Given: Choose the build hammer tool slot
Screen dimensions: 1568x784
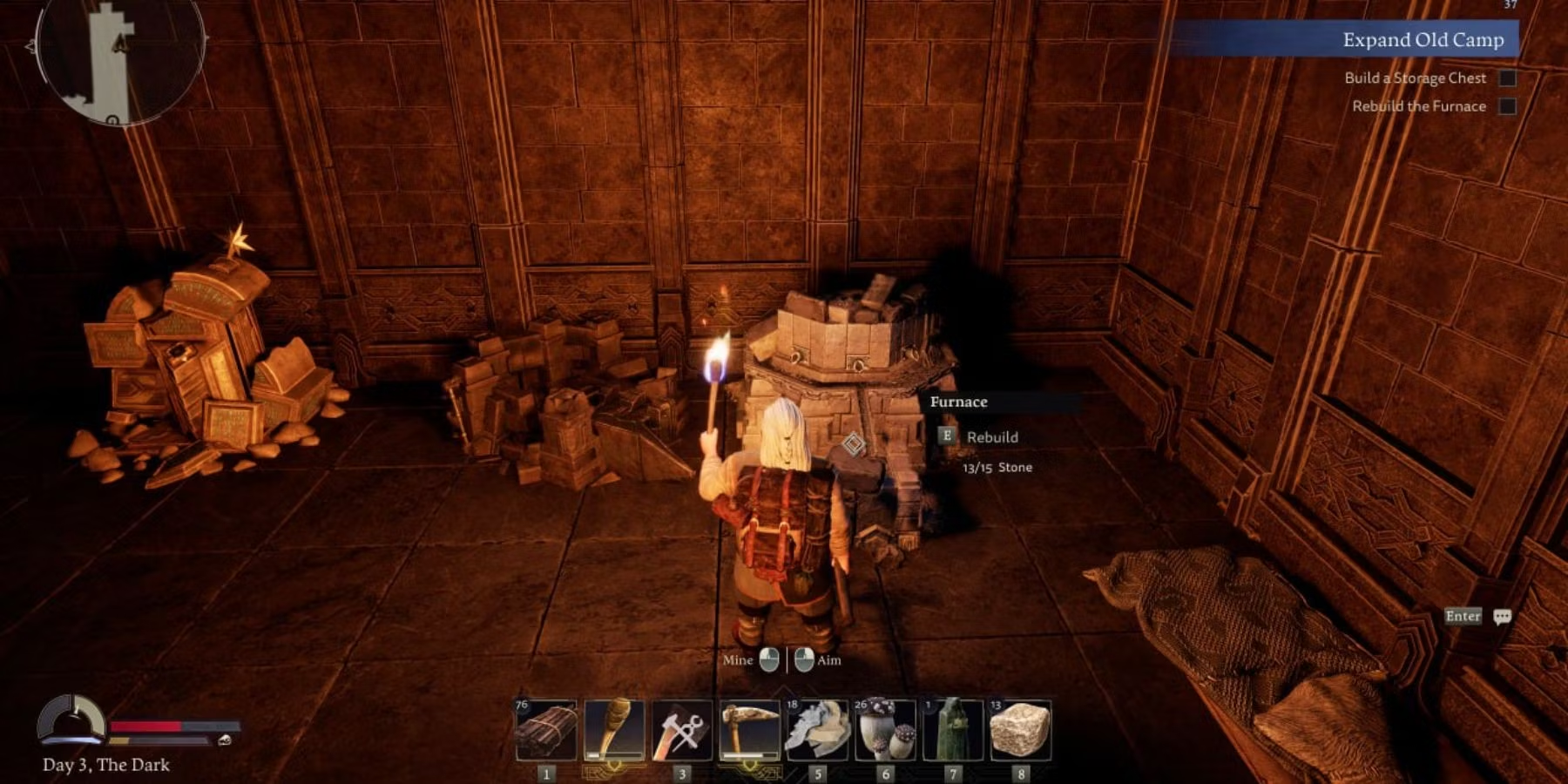Looking at the screenshot, I should click(682, 730).
